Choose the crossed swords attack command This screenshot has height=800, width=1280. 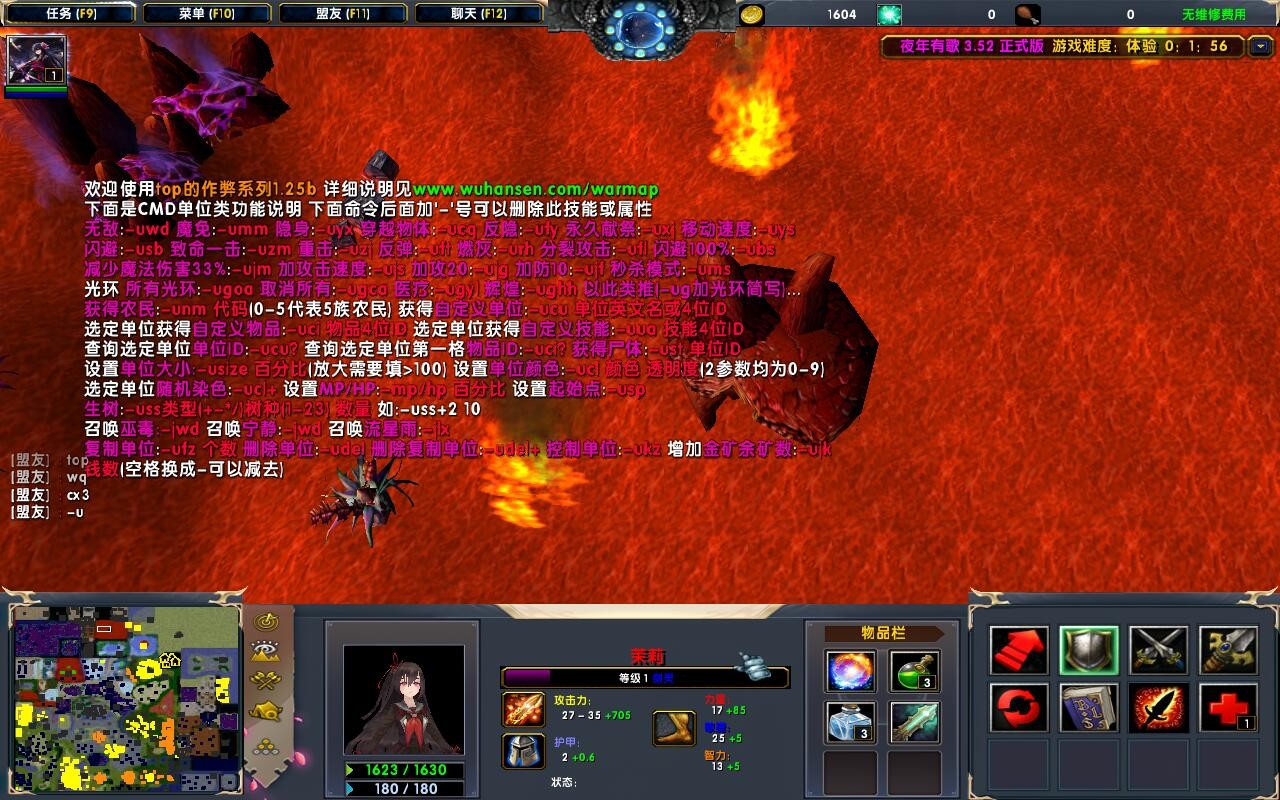click(x=1159, y=651)
